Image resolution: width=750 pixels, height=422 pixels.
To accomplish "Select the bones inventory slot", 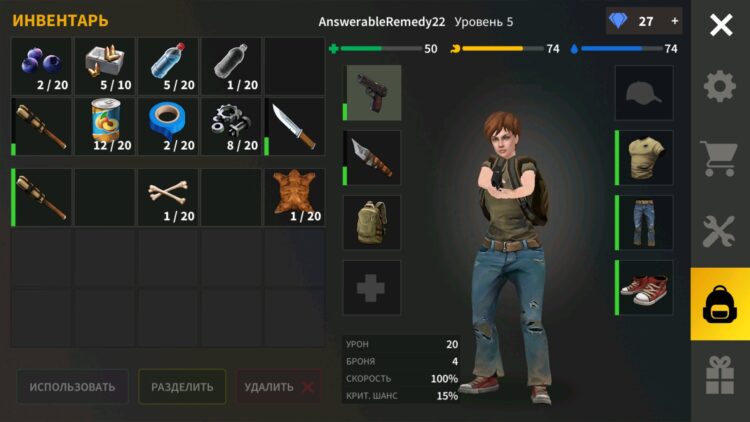I will (x=168, y=196).
